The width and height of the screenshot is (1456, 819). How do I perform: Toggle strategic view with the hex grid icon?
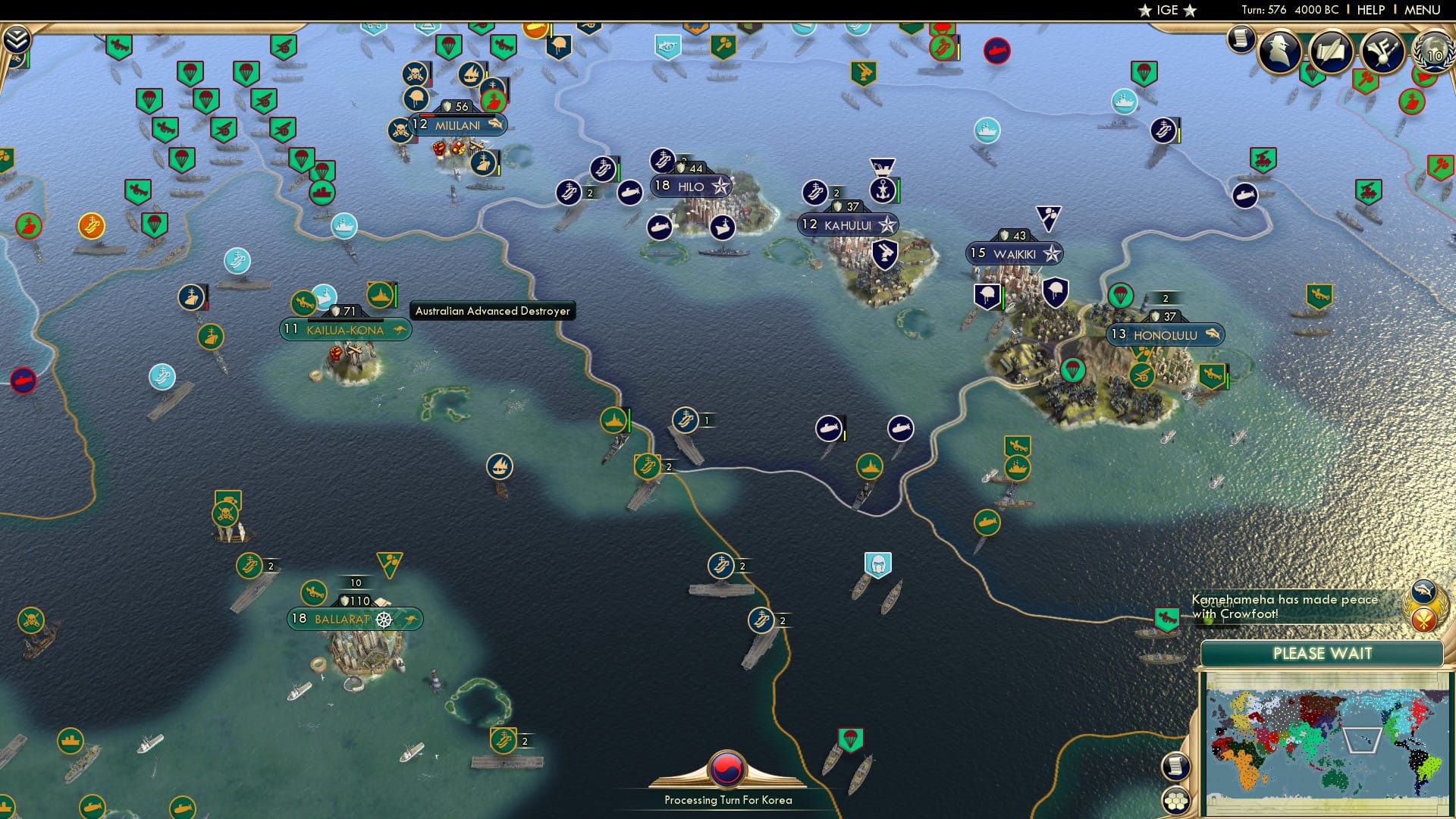(1175, 801)
